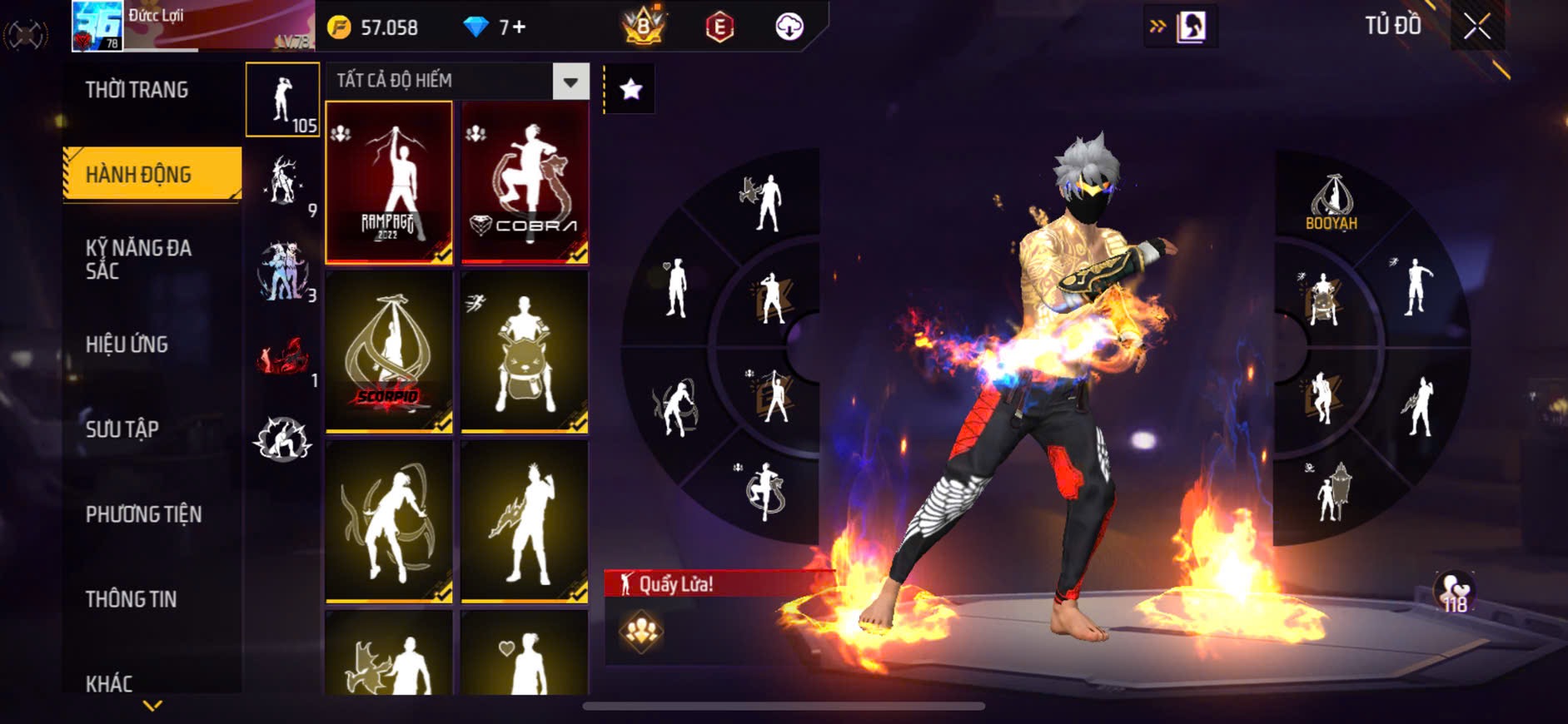The image size is (1568, 724).
Task: Close the Tủ Đồ wardrobe screen
Action: point(1477,27)
